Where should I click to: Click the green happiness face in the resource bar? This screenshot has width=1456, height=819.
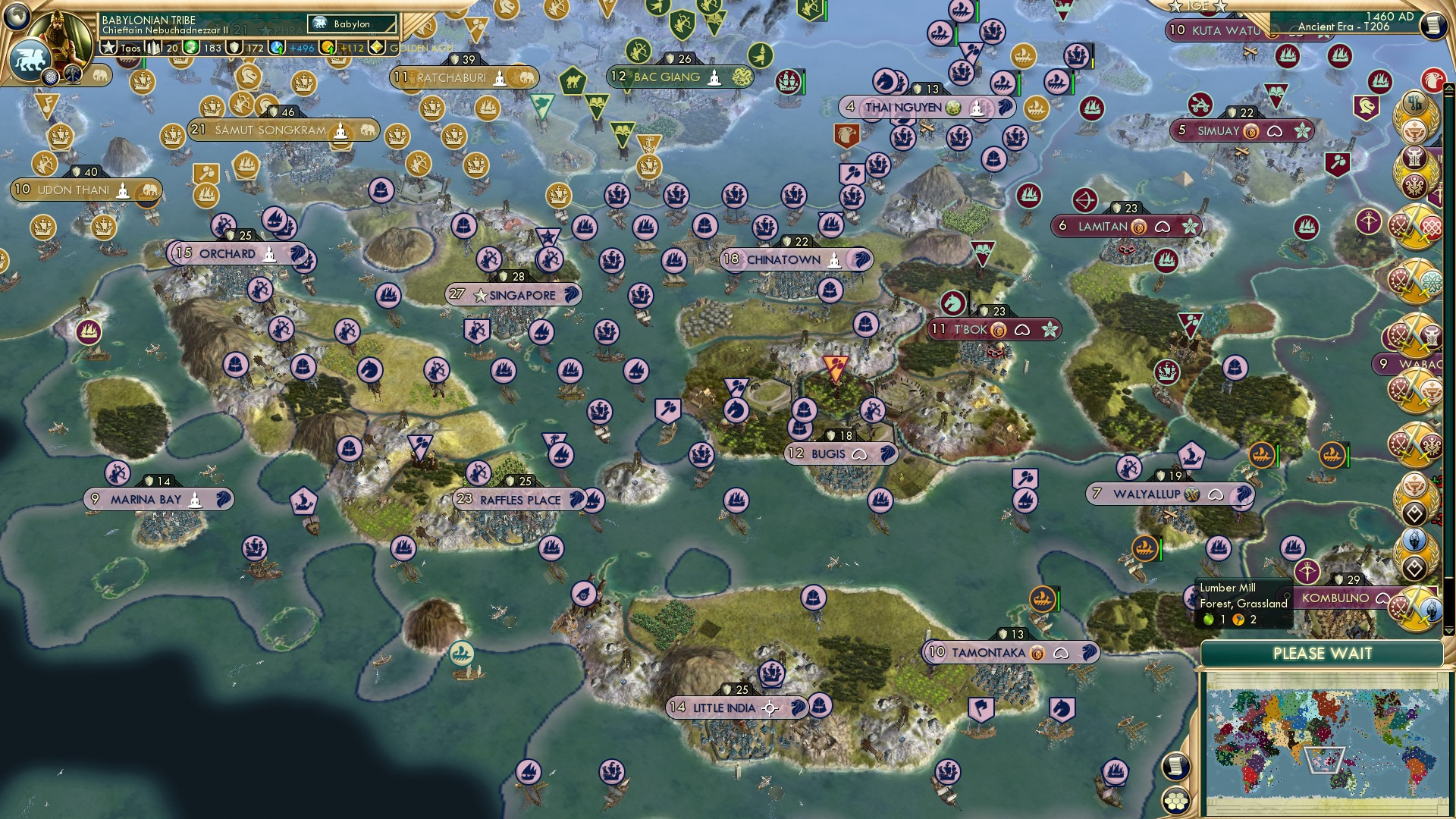tap(191, 48)
